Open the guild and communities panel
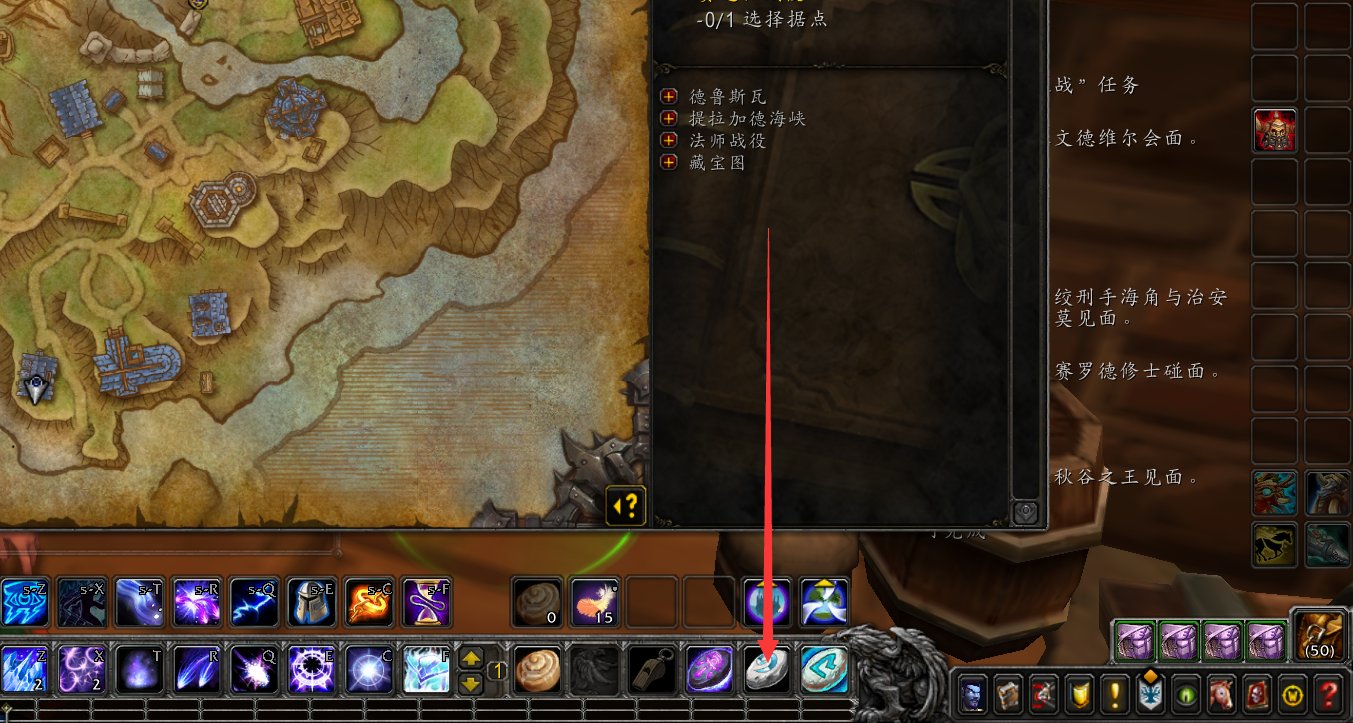Image resolution: width=1353 pixels, height=723 pixels. pos(1152,697)
